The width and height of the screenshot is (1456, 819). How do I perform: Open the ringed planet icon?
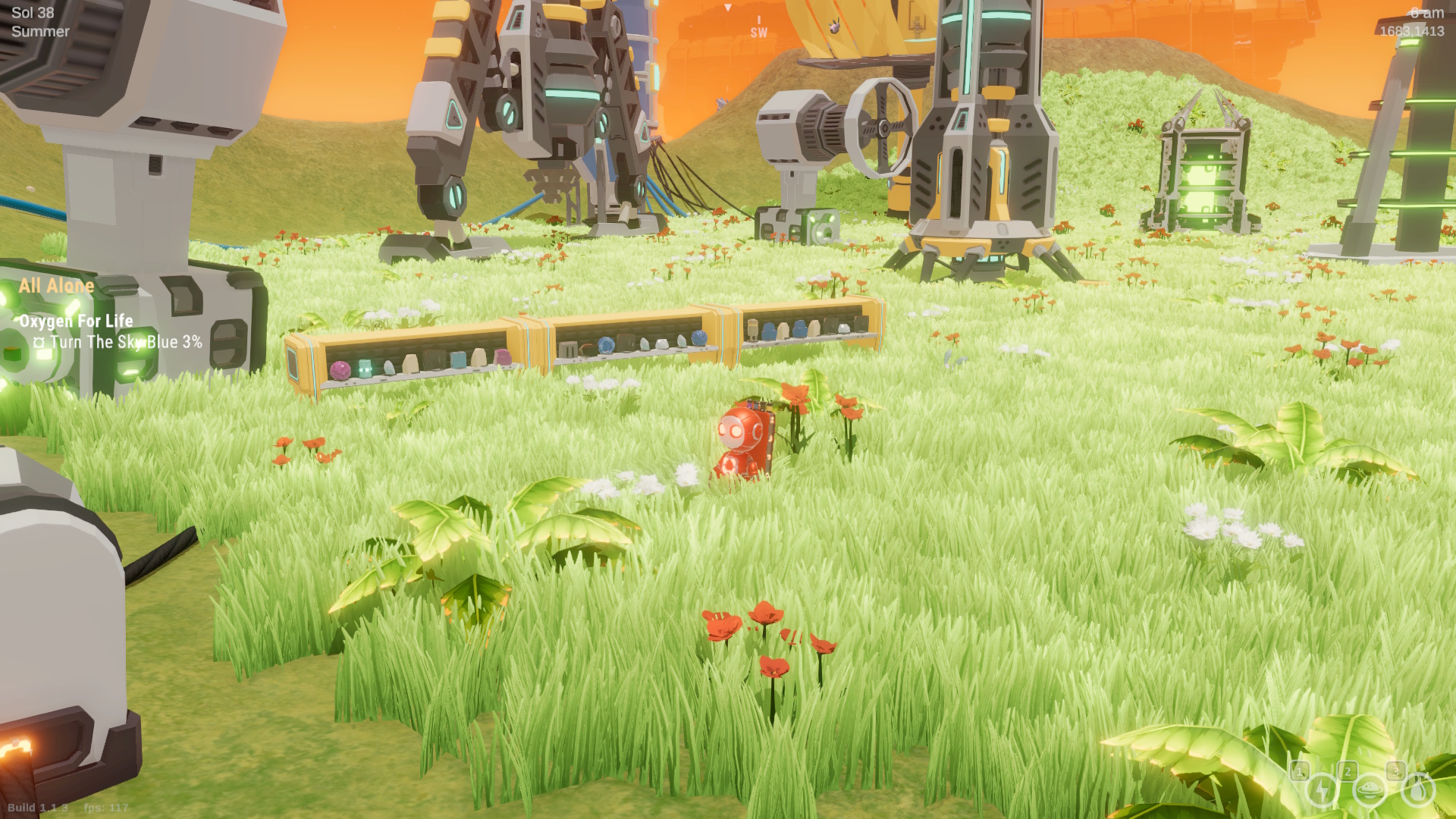click(x=1370, y=791)
